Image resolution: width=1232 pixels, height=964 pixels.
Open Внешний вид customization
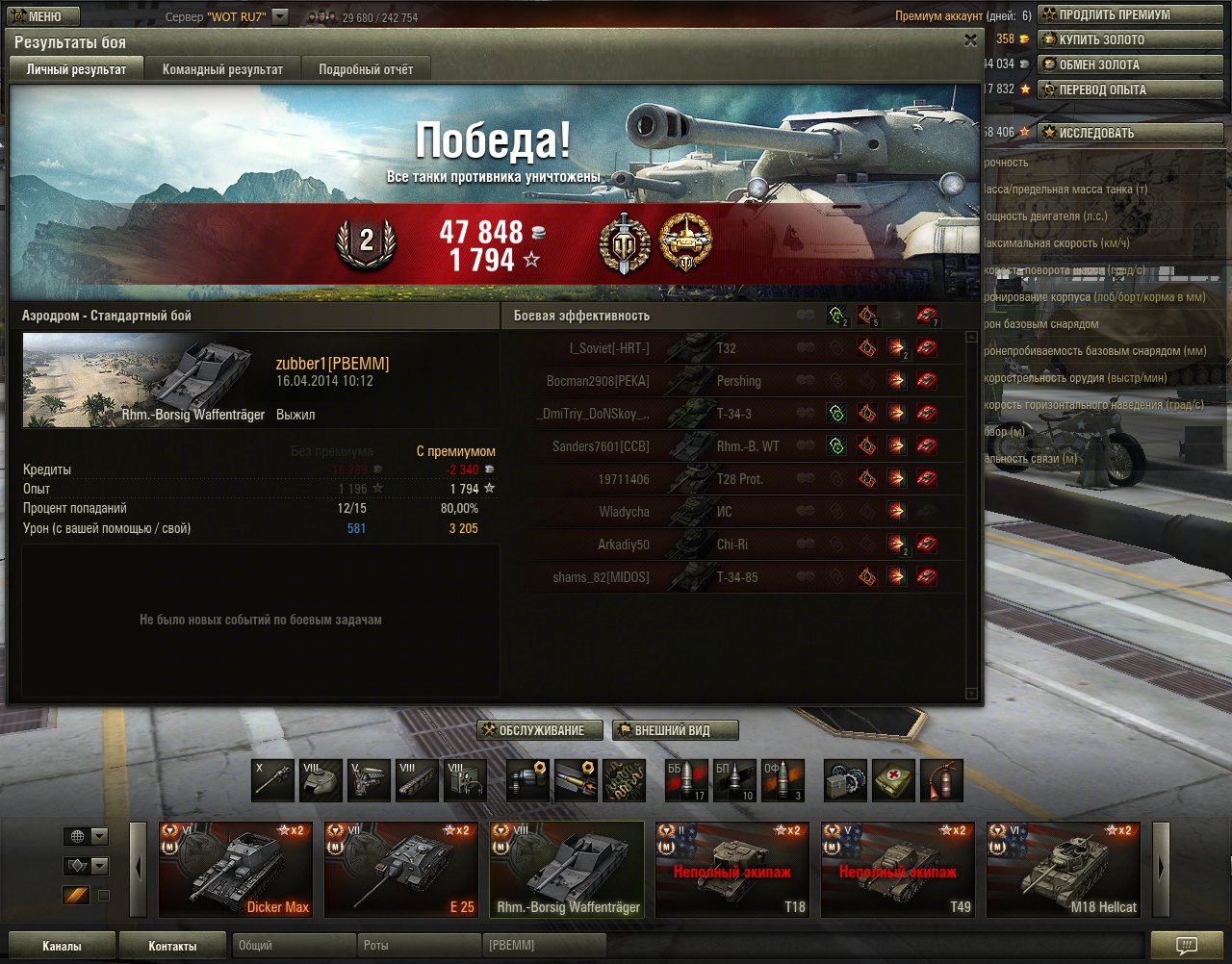coord(675,730)
